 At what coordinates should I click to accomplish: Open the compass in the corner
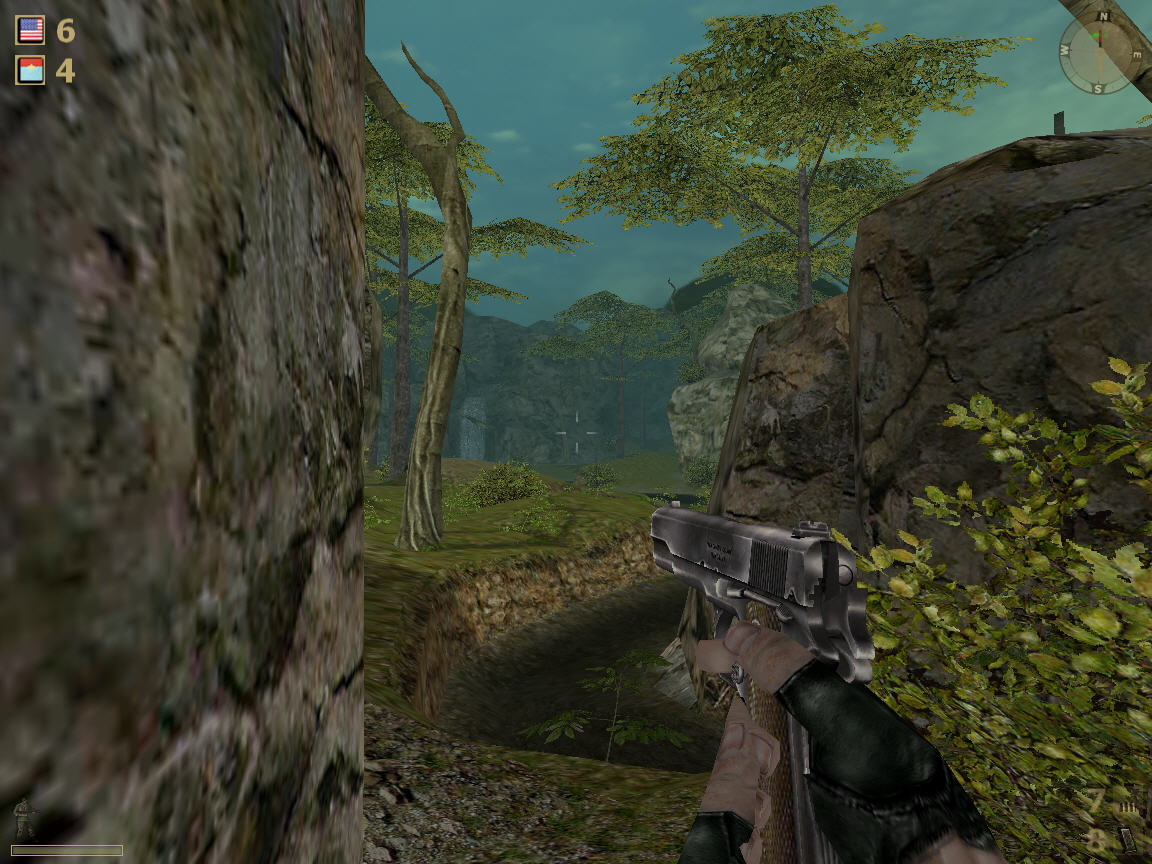click(x=1100, y=54)
